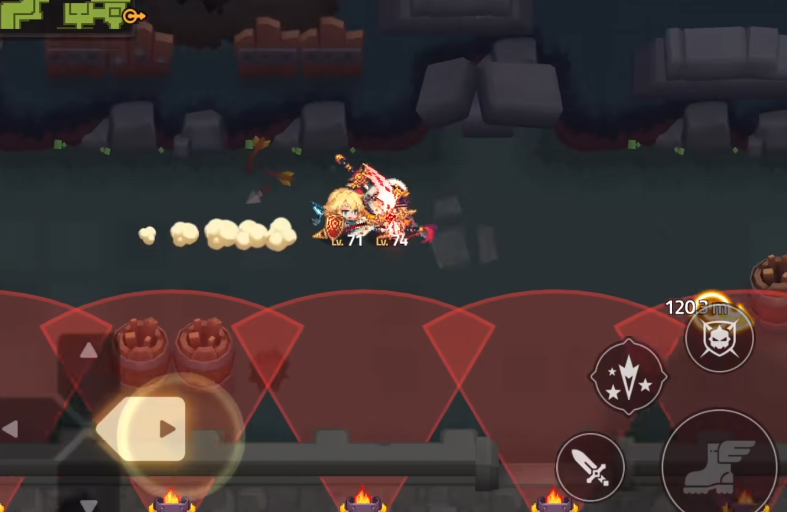
Task: Use the winged boot dash button
Action: pos(719,464)
